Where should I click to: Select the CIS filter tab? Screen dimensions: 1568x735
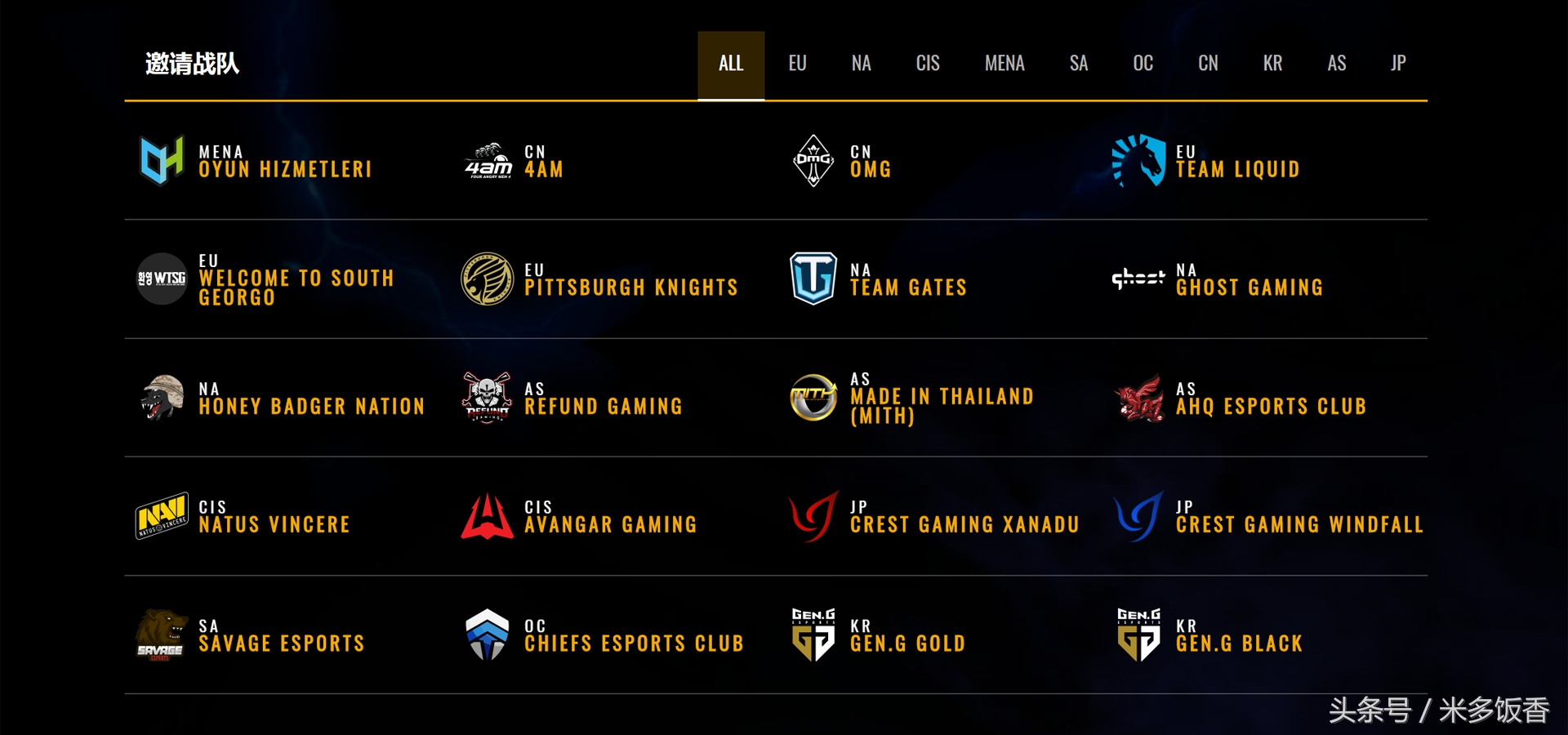(928, 63)
